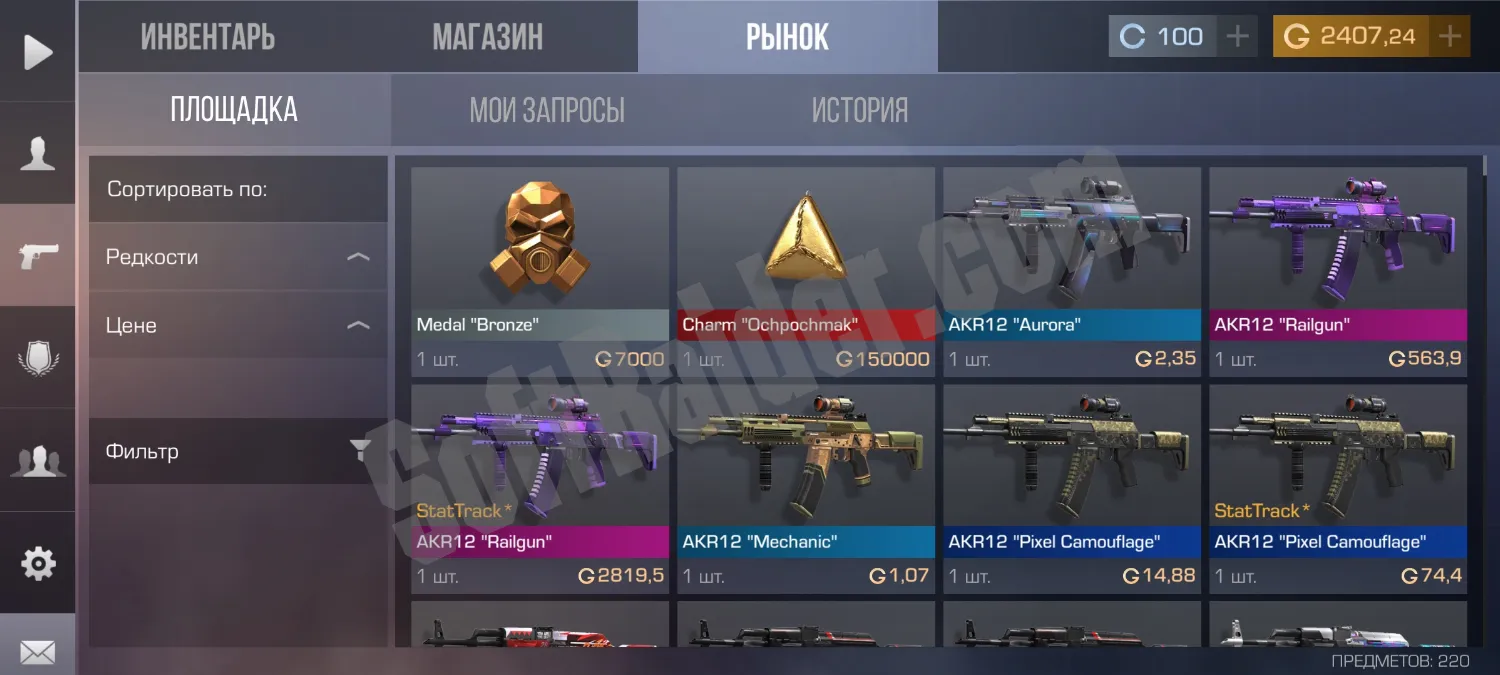This screenshot has width=1500, height=675.
Task: Add more silver coins with plus button
Action: 1238,37
